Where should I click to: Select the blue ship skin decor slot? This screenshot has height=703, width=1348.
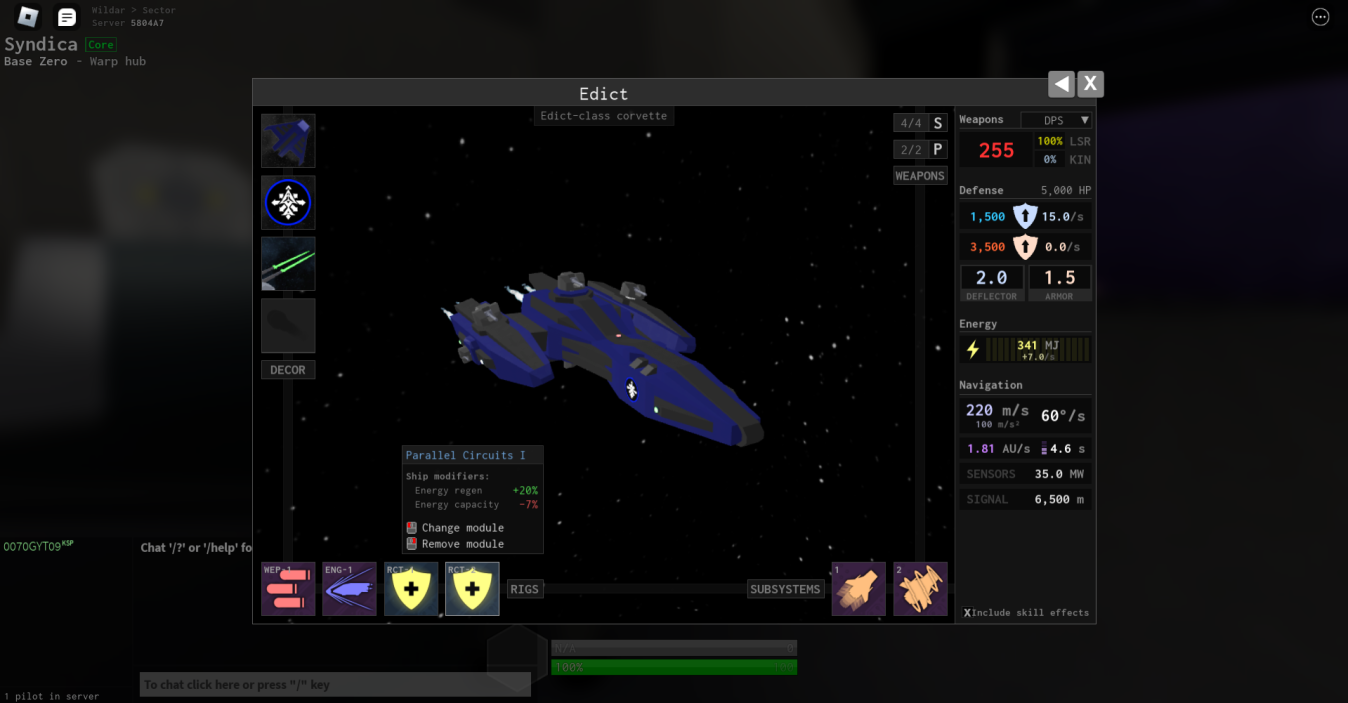[288, 141]
